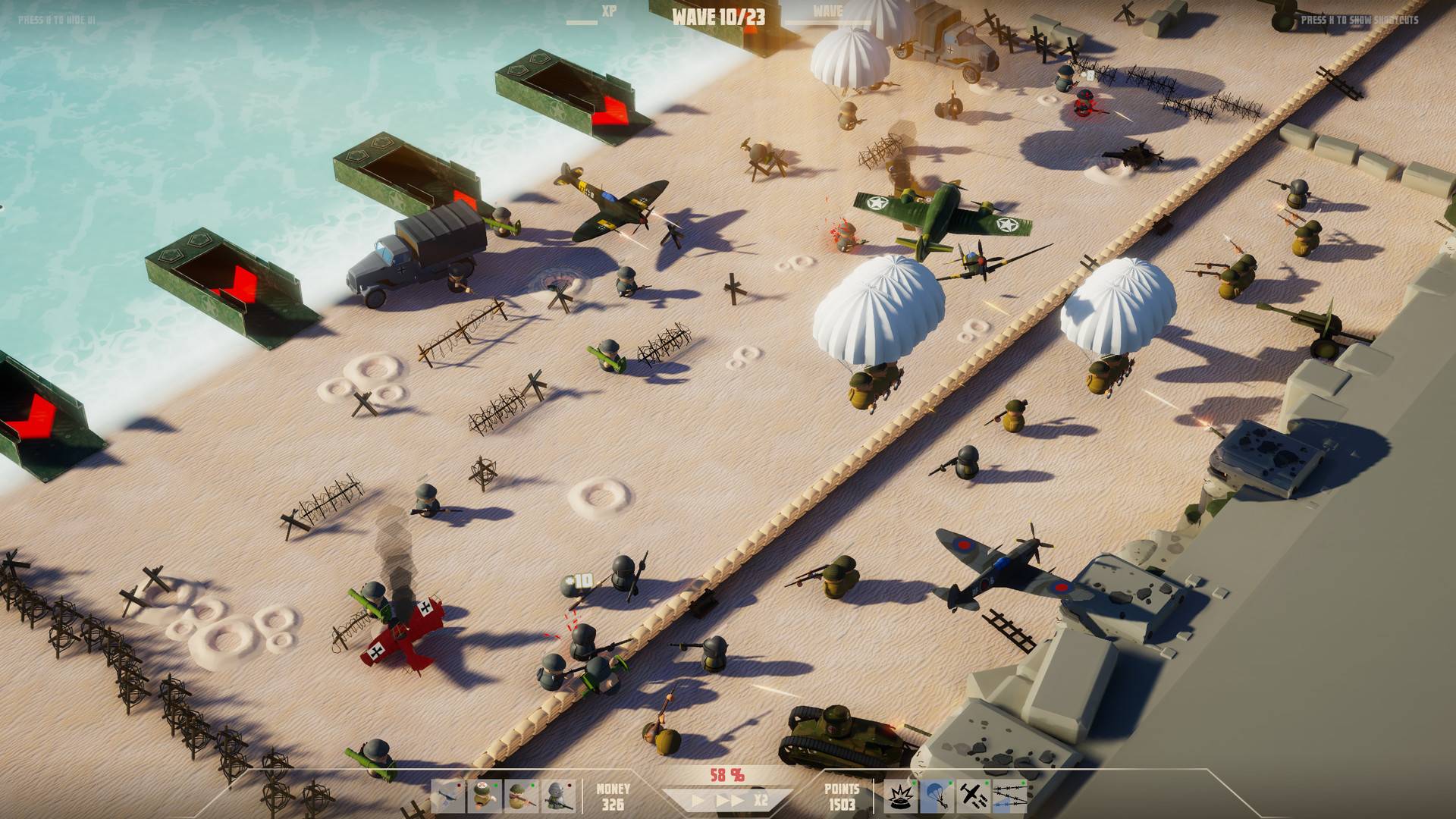Choose the X2 speed option
This screenshot has width=1456, height=819.
click(x=761, y=800)
